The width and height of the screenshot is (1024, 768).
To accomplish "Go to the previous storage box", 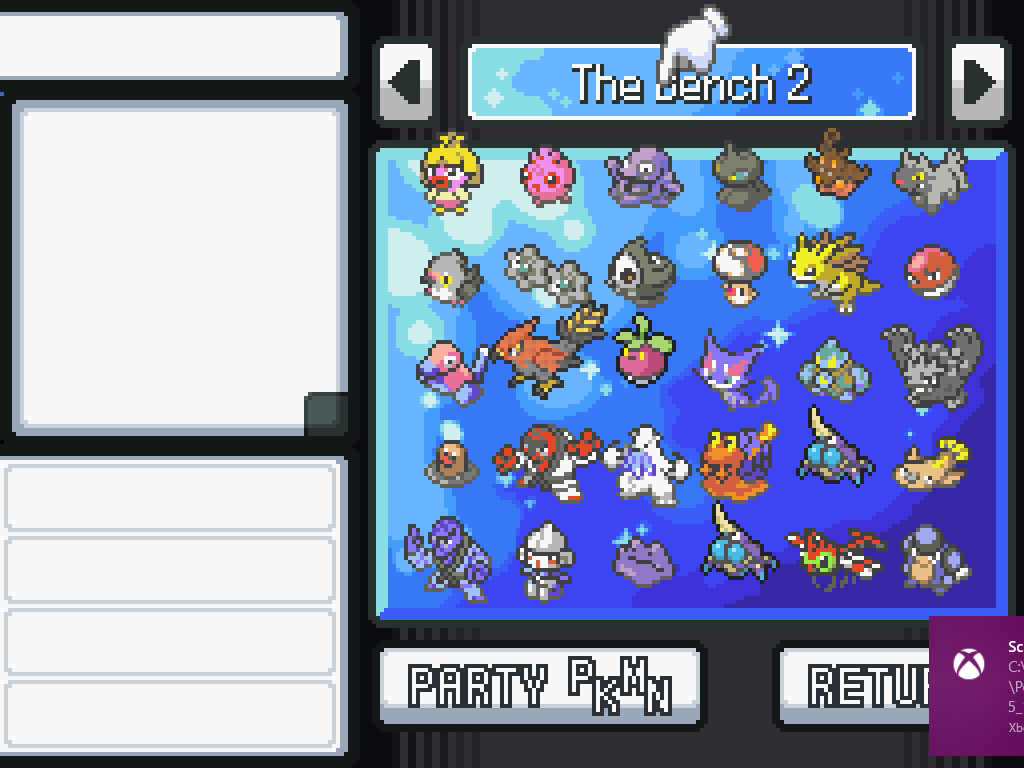I will tap(405, 82).
